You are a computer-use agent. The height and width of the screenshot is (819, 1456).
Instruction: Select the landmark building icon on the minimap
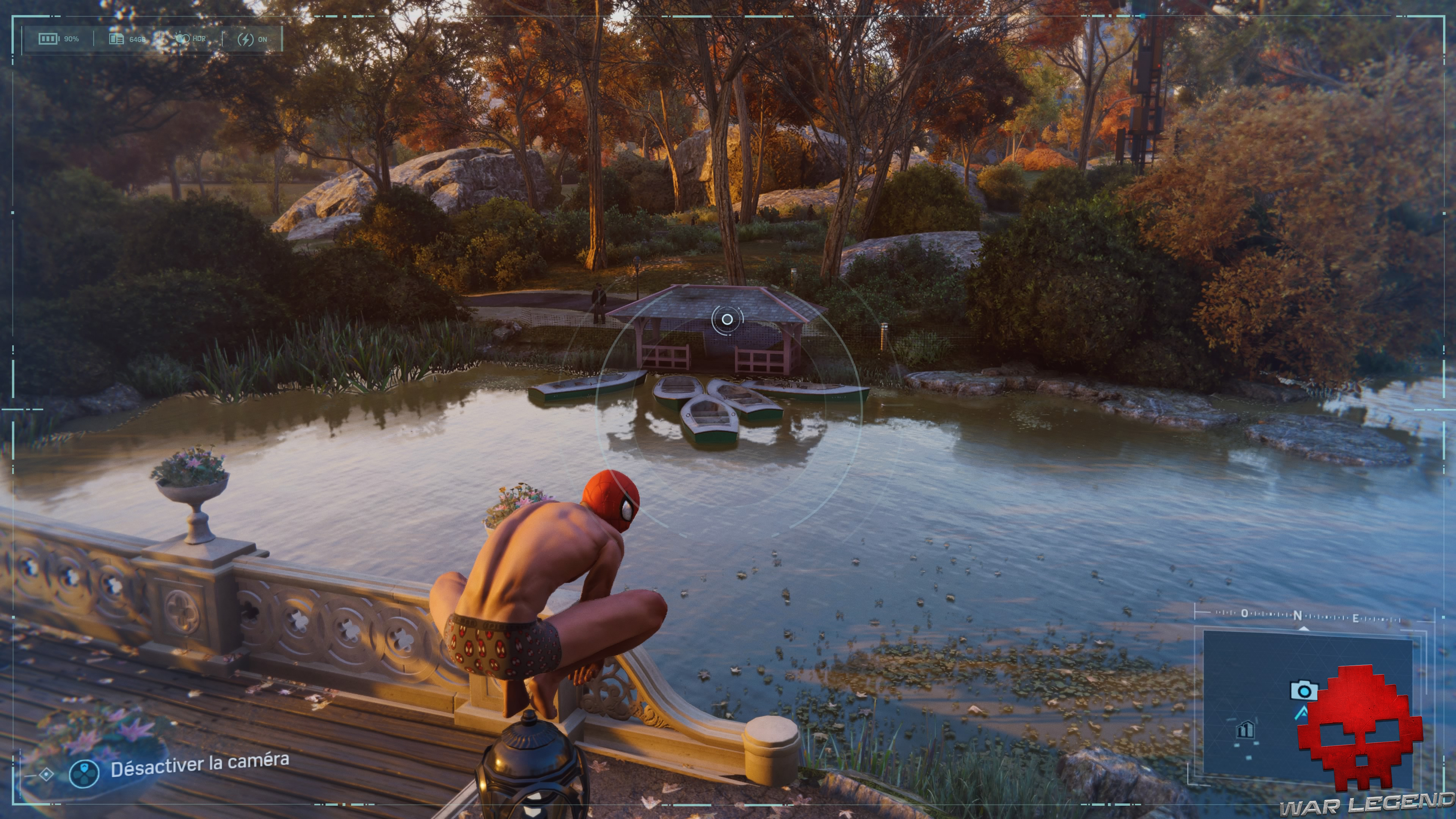1245,730
